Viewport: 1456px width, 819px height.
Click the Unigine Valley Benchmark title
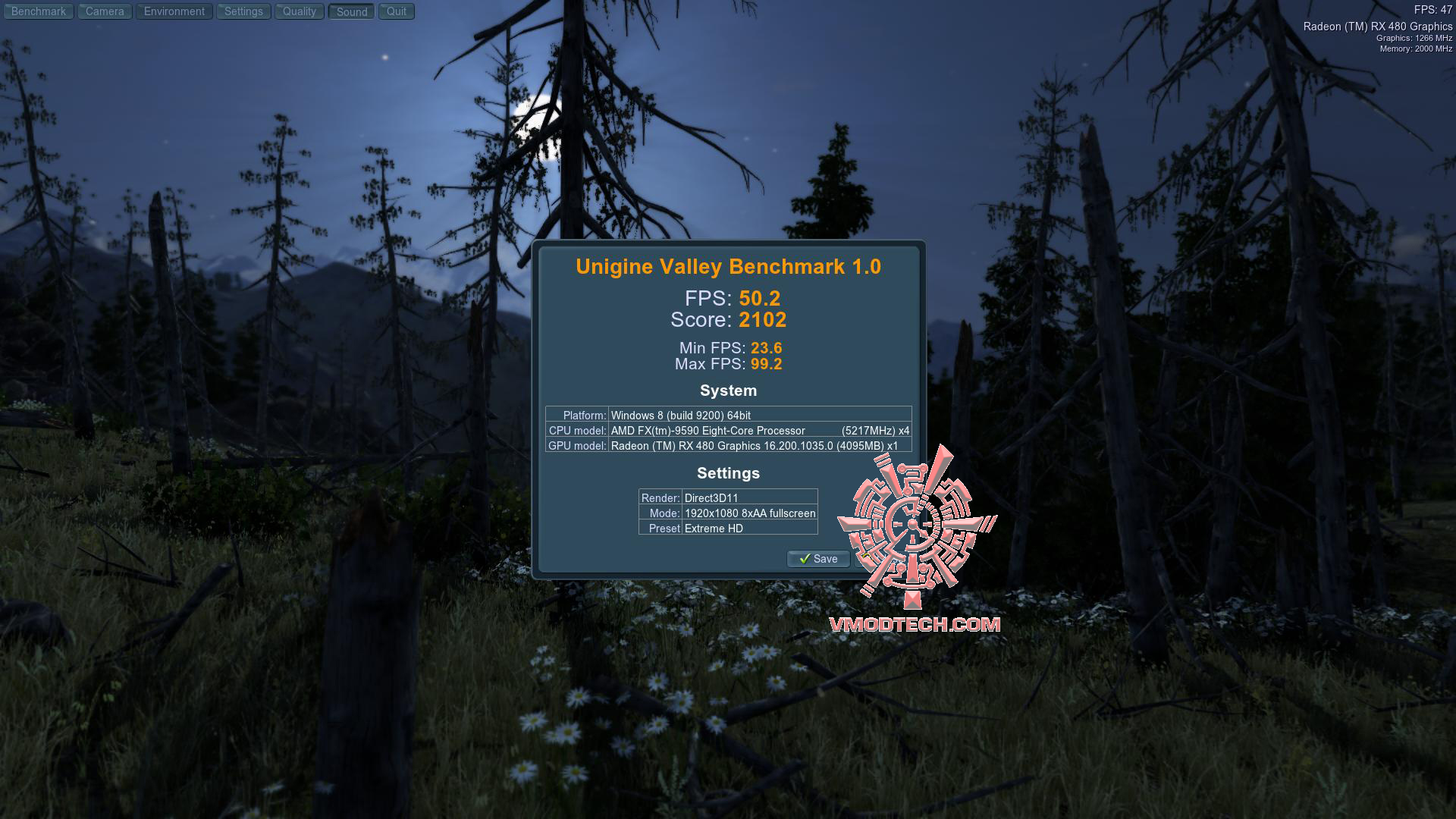pos(727,266)
